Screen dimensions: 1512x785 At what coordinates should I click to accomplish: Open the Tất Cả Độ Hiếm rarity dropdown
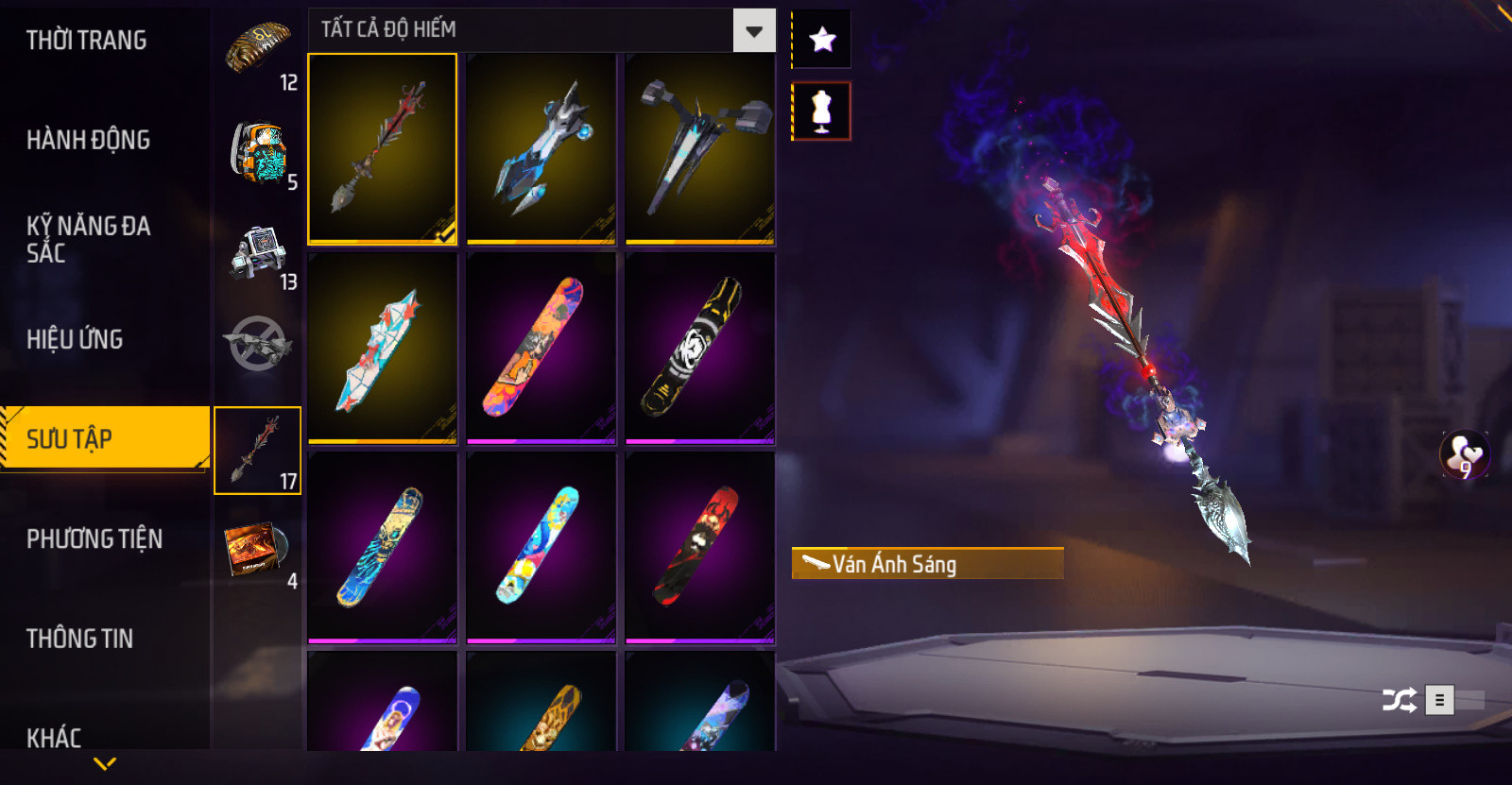(x=753, y=31)
